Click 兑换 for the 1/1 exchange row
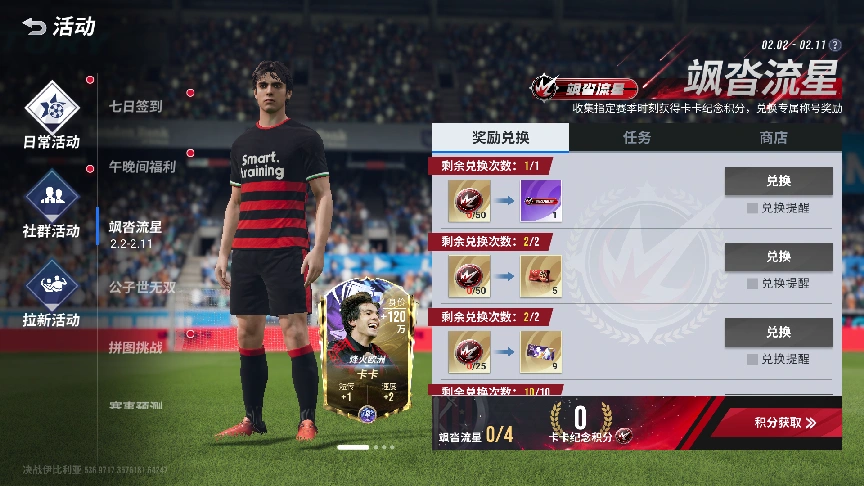Screen dimensions: 864x486 pyautogui.click(x=778, y=181)
